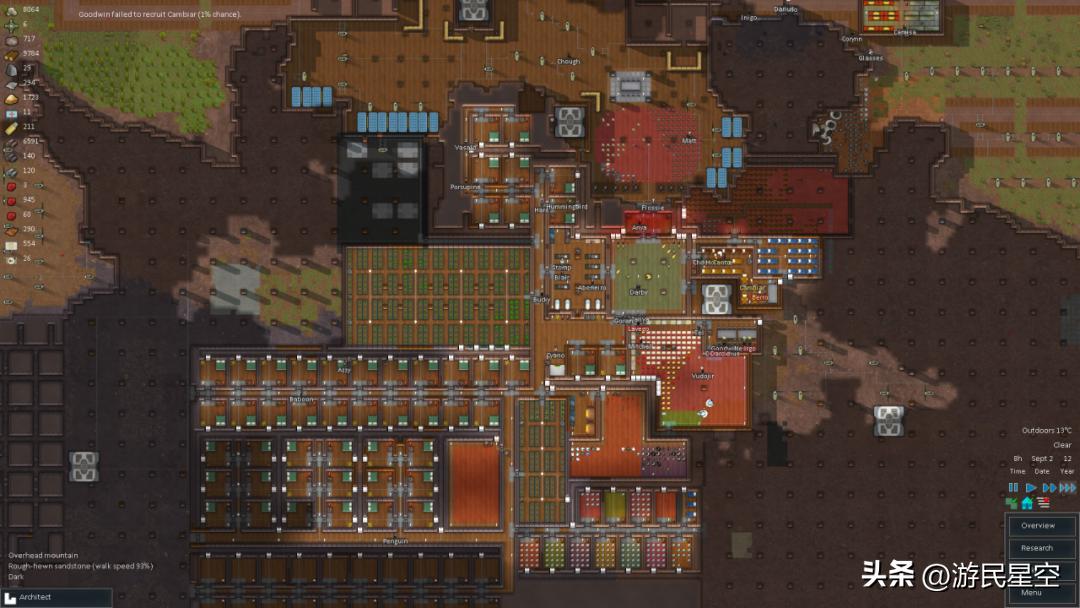Set game to double-arrow fast speed

pyautogui.click(x=1049, y=488)
